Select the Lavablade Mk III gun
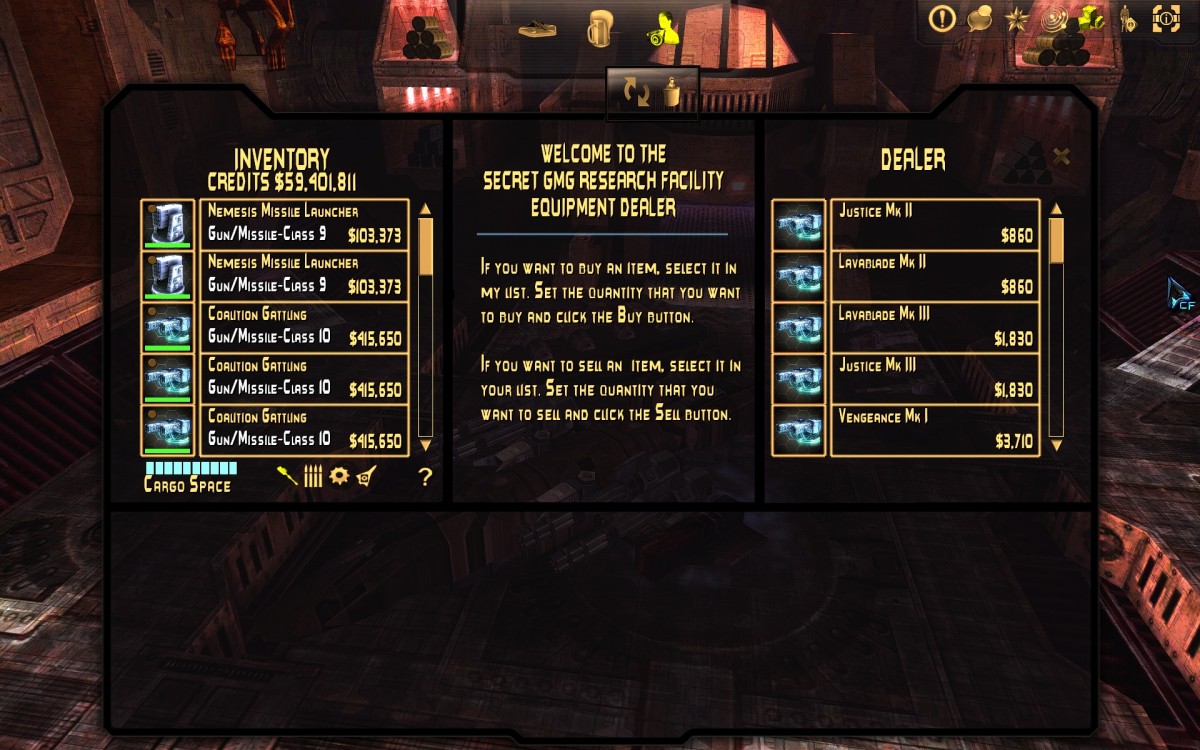Viewport: 1200px width, 750px height. point(935,327)
